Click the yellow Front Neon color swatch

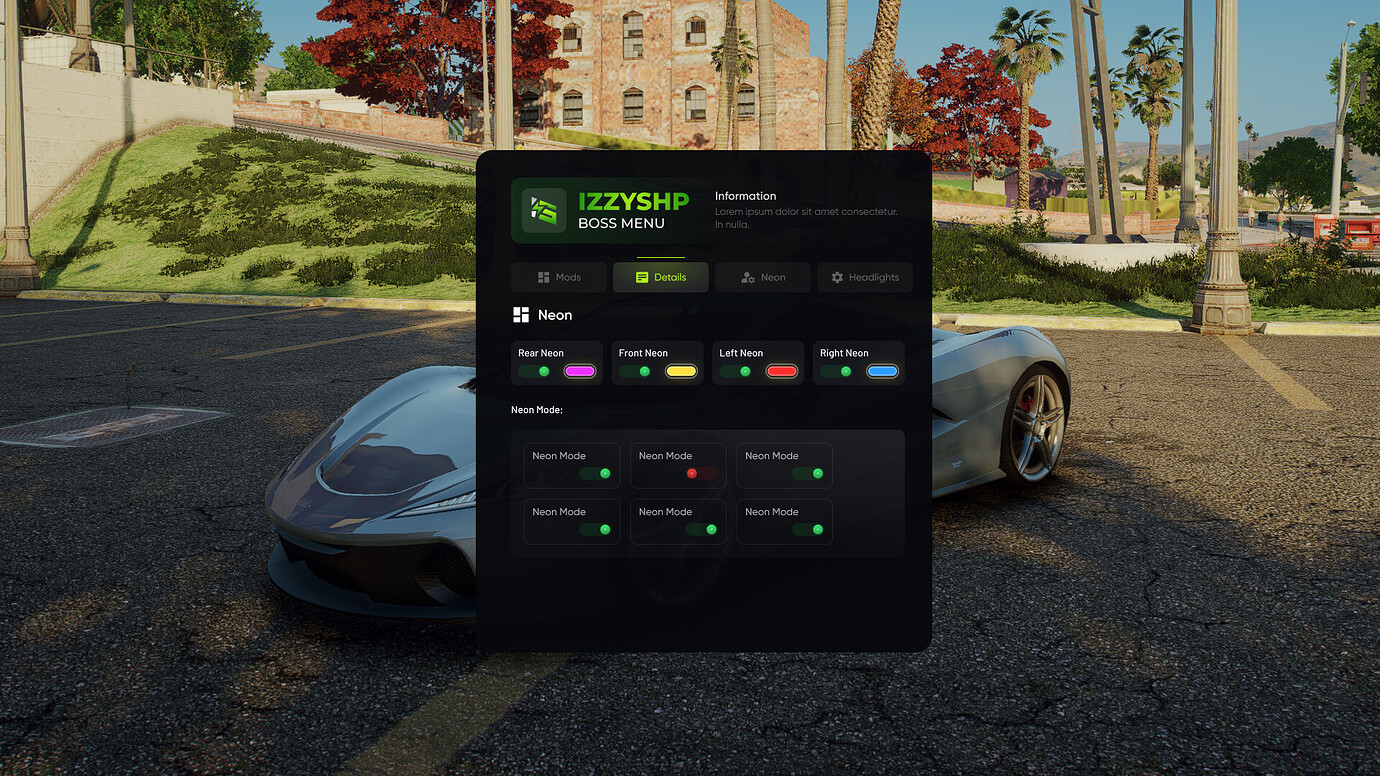point(681,370)
